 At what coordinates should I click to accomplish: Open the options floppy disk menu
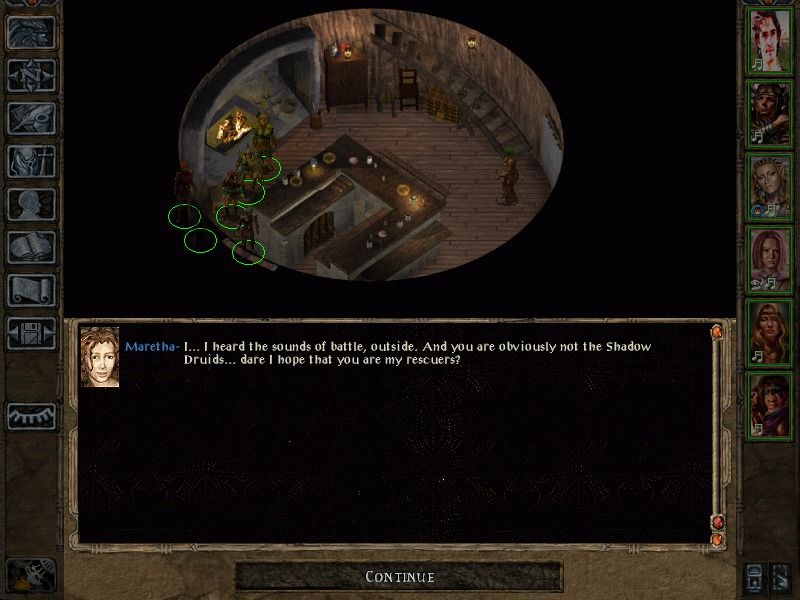pyautogui.click(x=31, y=333)
